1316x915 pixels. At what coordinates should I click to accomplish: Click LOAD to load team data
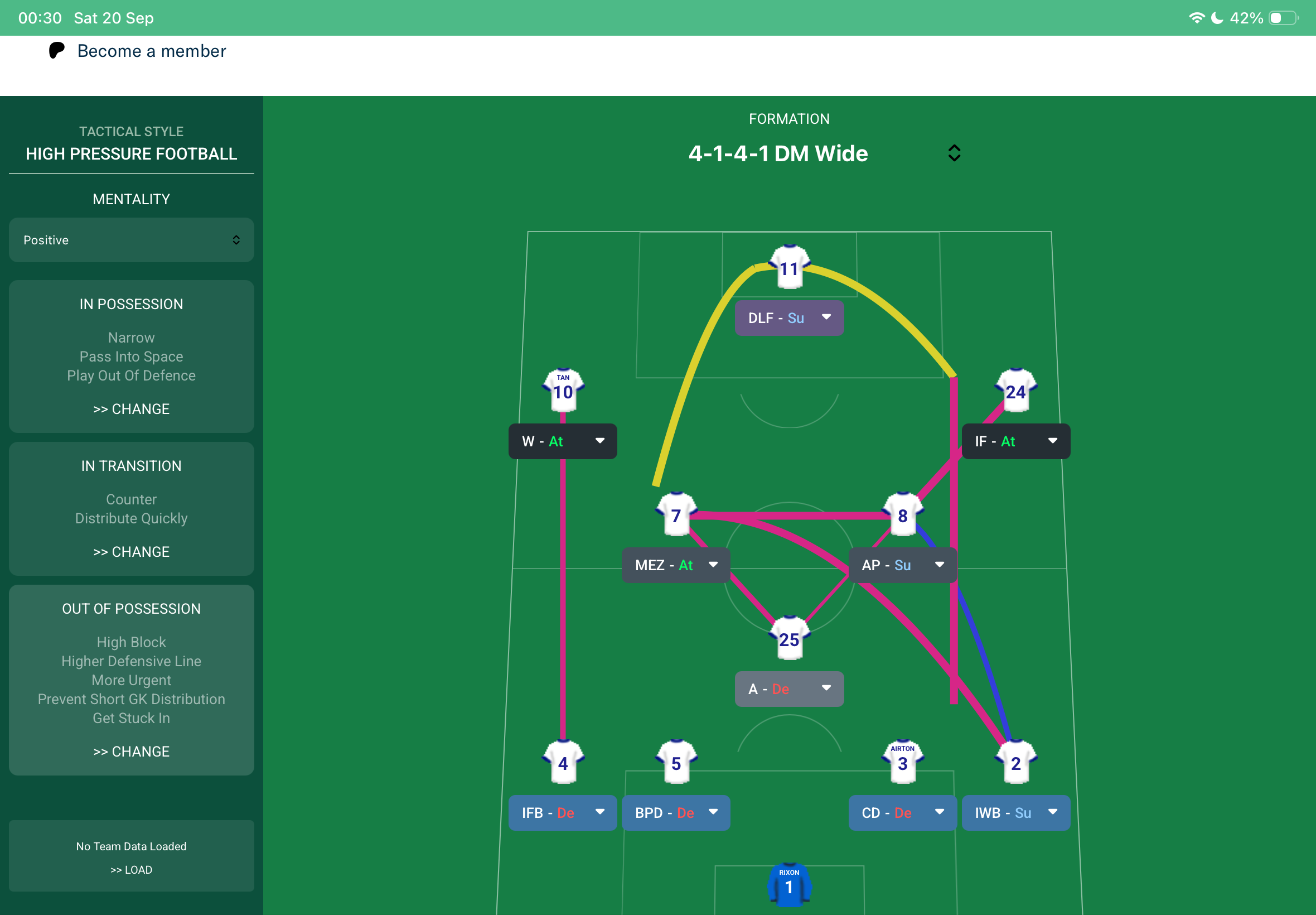coord(131,869)
